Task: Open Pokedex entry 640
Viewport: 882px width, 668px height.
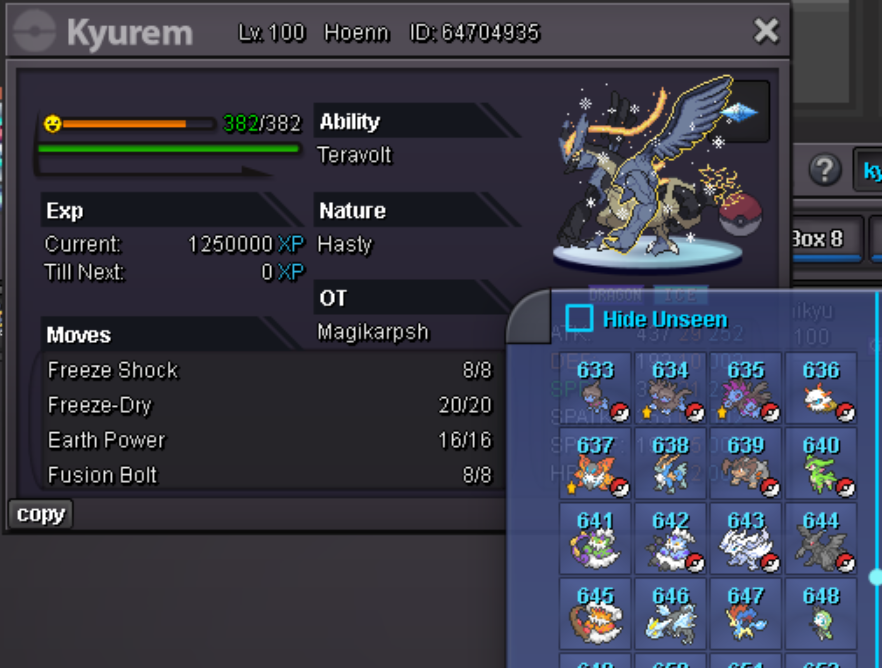Action: 821,462
